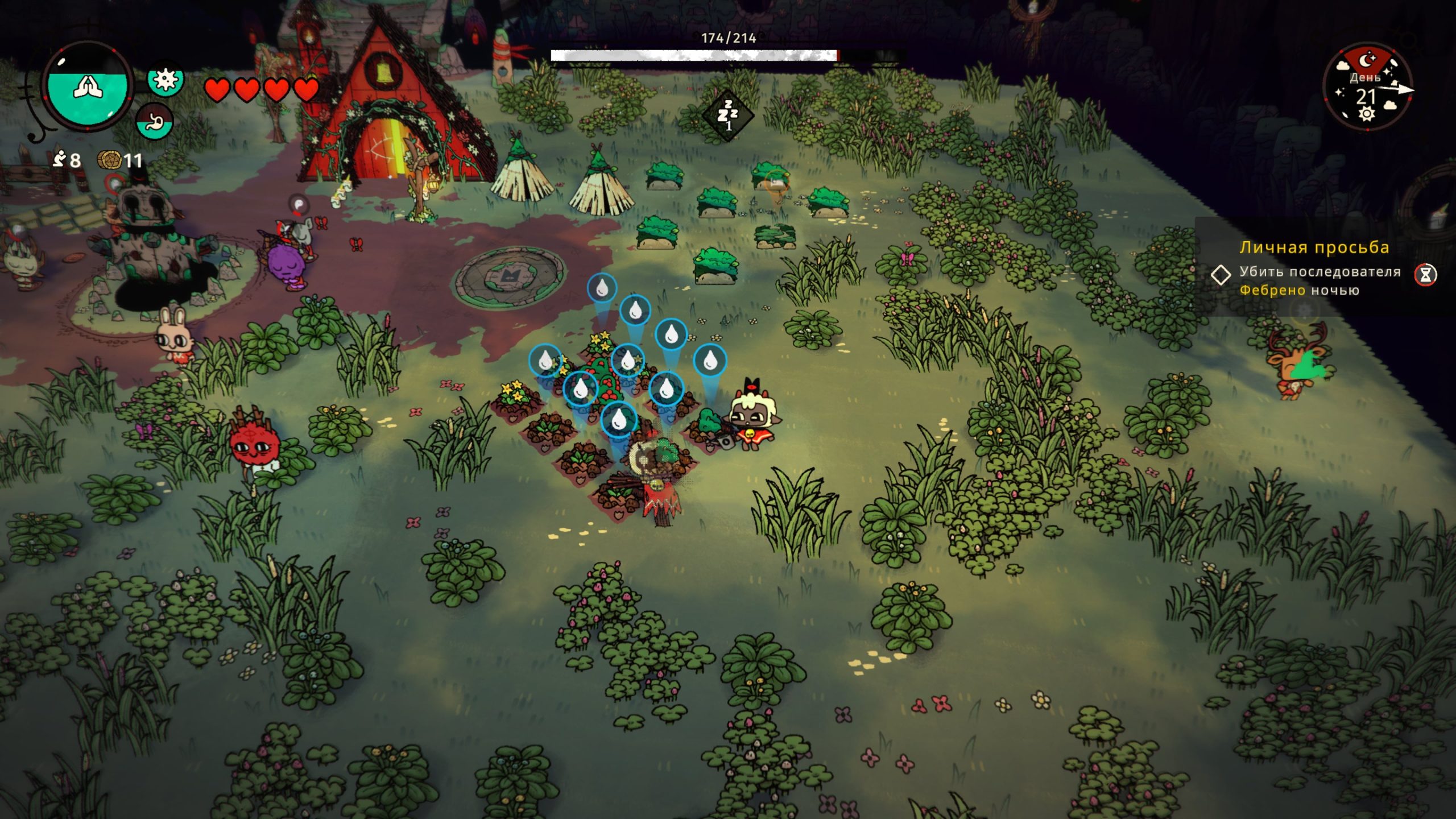Select the cult hunger stomach icon
1456x819 pixels.
(x=155, y=122)
